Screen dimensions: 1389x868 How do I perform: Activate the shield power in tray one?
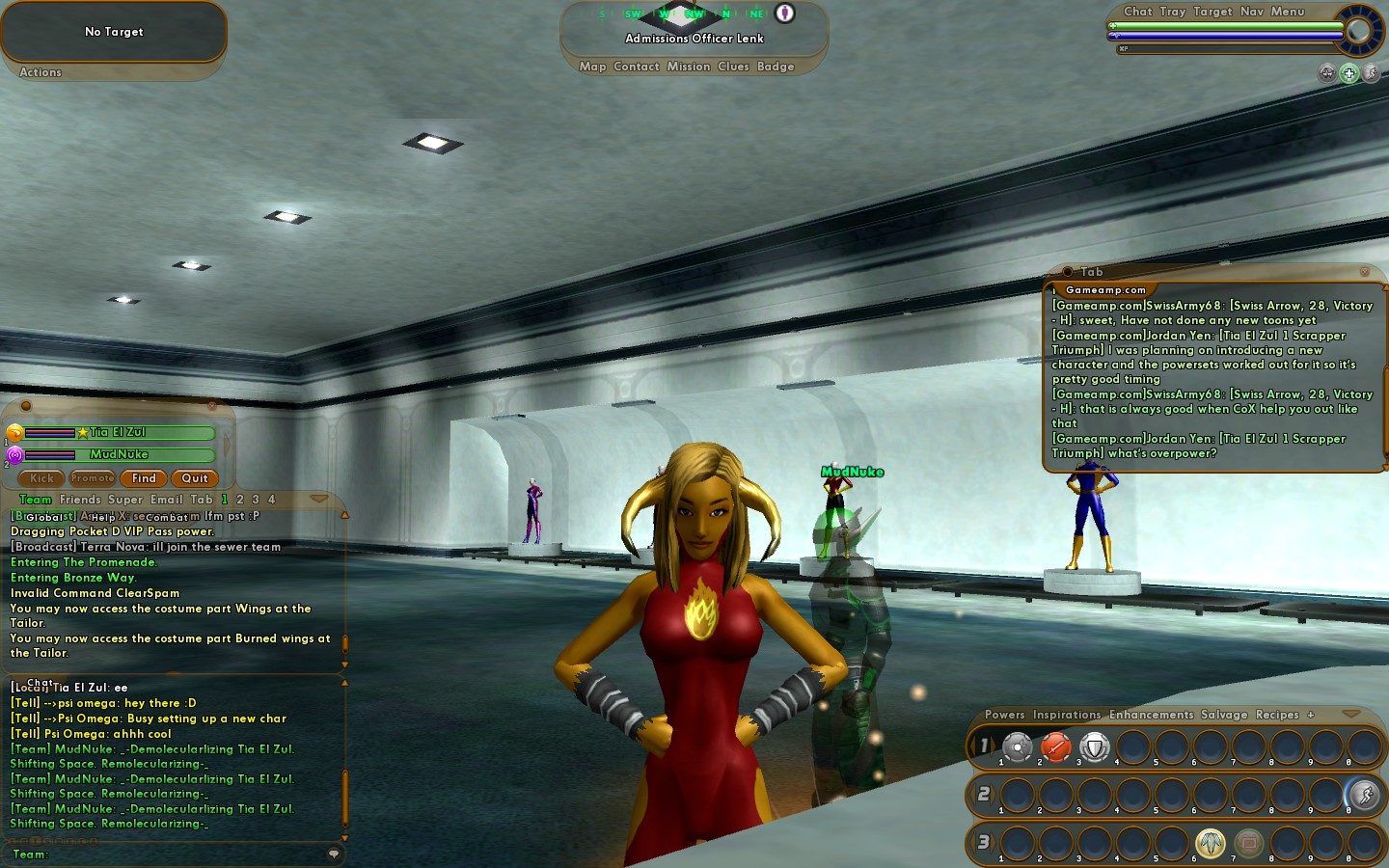coord(1094,746)
